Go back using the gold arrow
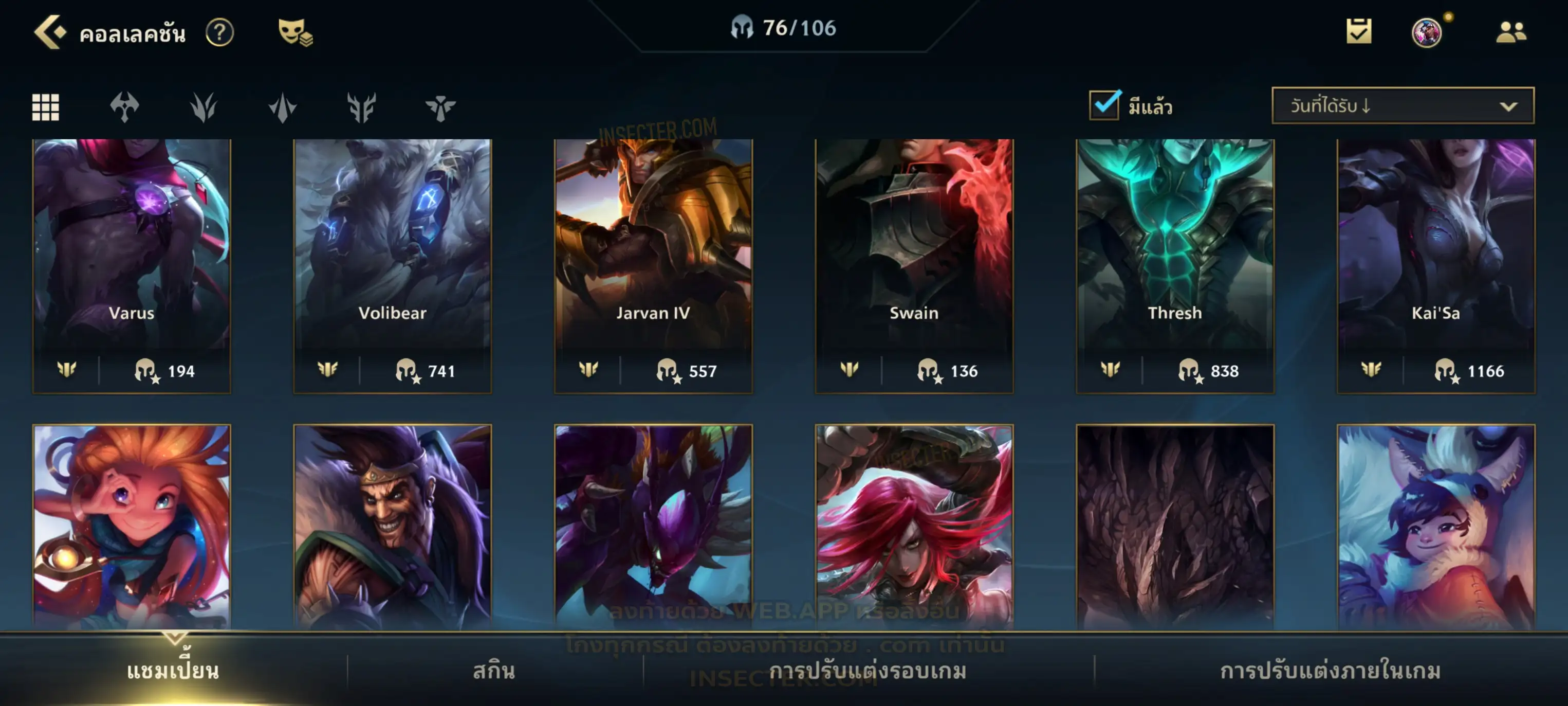1568x706 pixels. [50, 32]
